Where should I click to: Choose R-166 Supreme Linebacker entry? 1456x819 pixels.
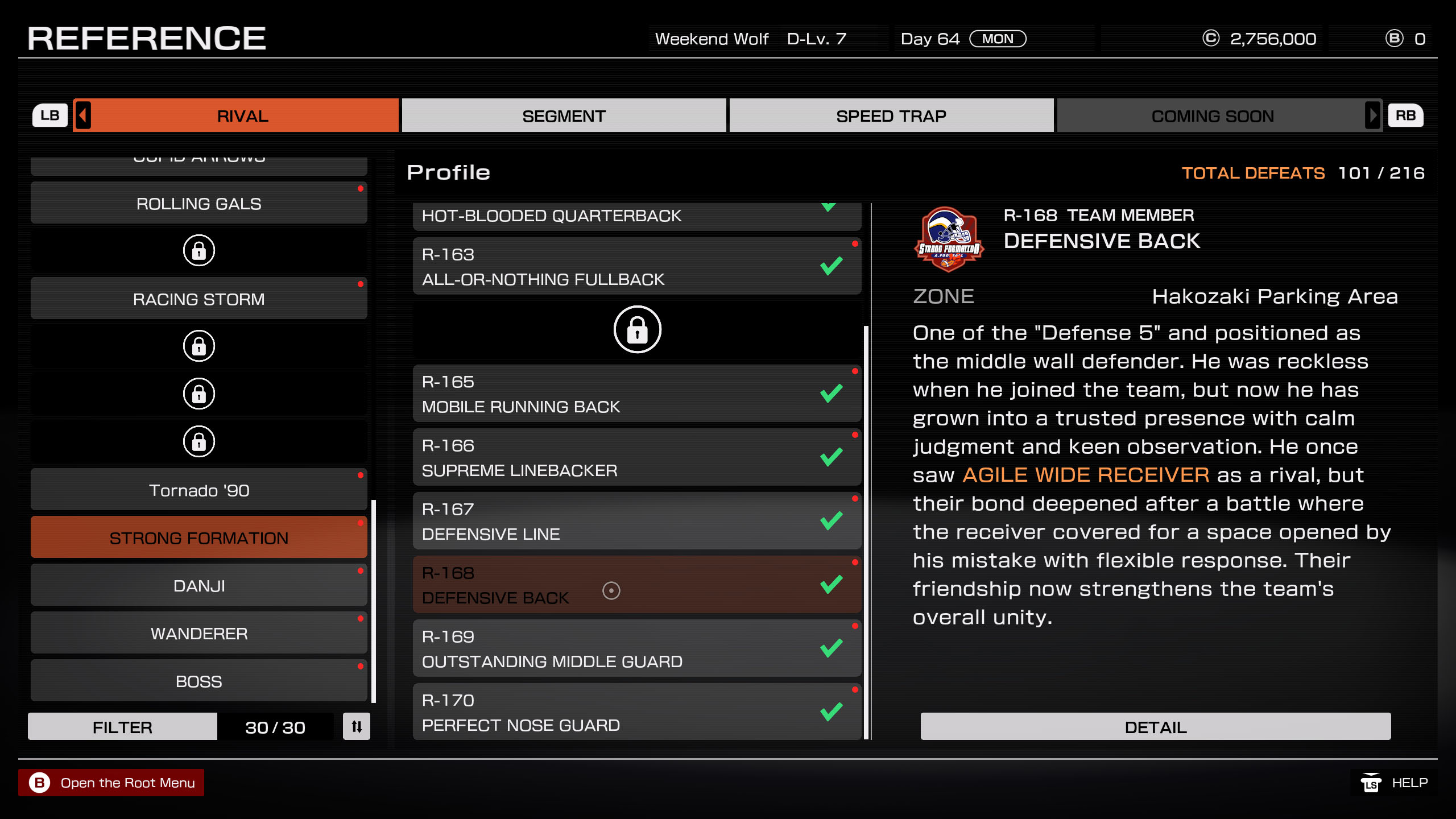tap(636, 458)
